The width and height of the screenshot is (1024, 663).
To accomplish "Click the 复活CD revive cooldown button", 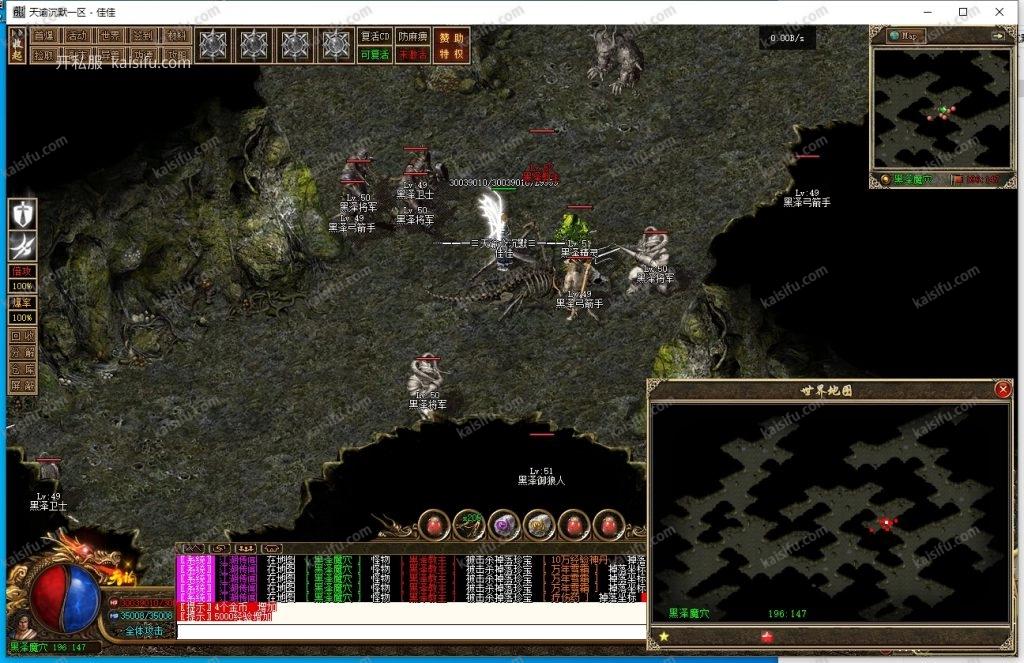I will tap(373, 36).
